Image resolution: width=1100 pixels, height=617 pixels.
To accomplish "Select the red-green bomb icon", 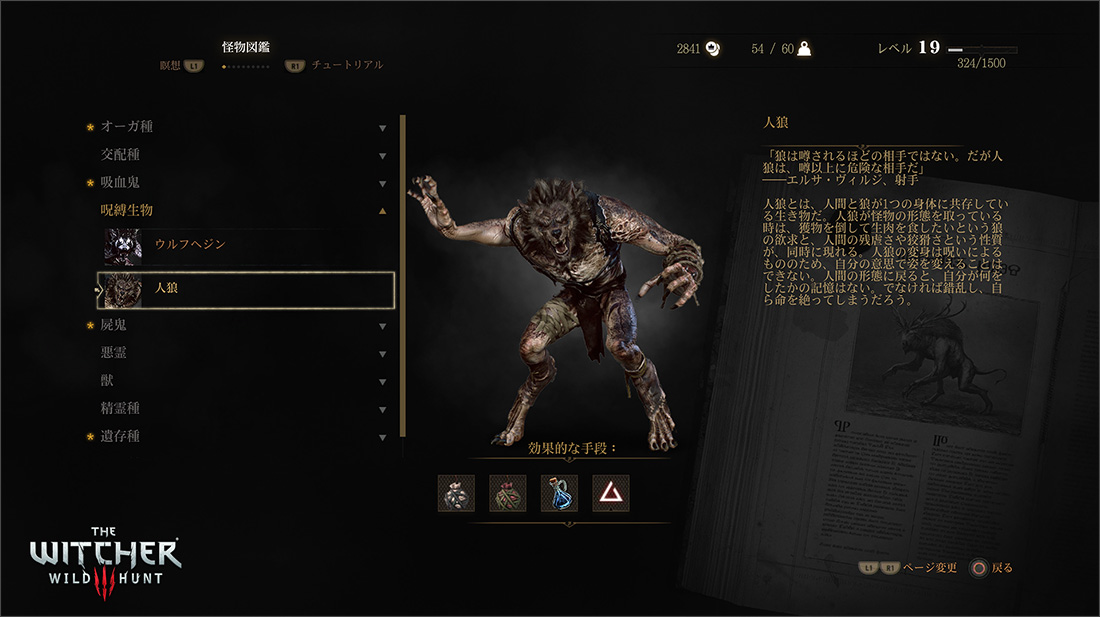I will (x=508, y=493).
